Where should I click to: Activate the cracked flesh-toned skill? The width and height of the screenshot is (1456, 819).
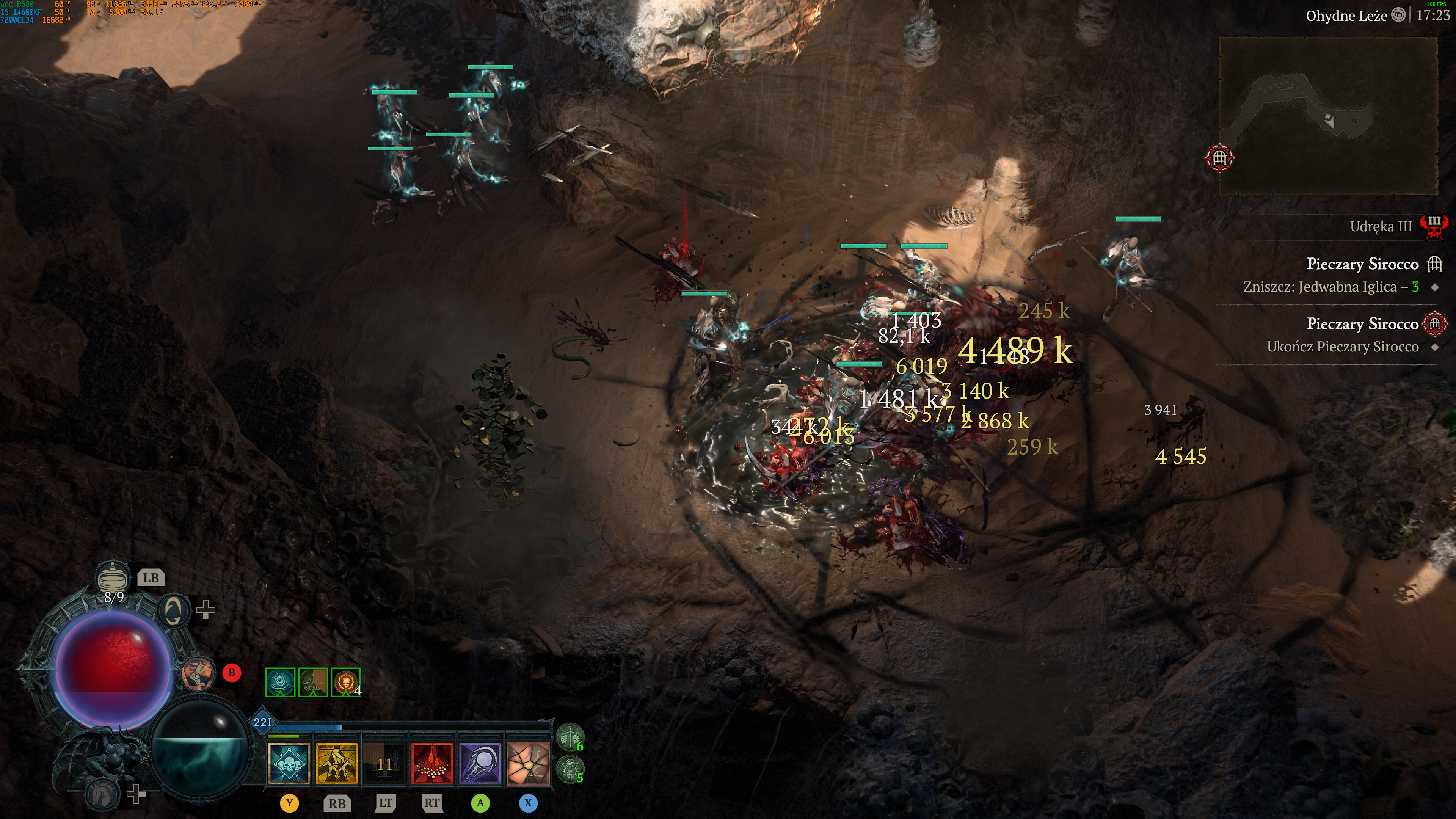[x=528, y=764]
